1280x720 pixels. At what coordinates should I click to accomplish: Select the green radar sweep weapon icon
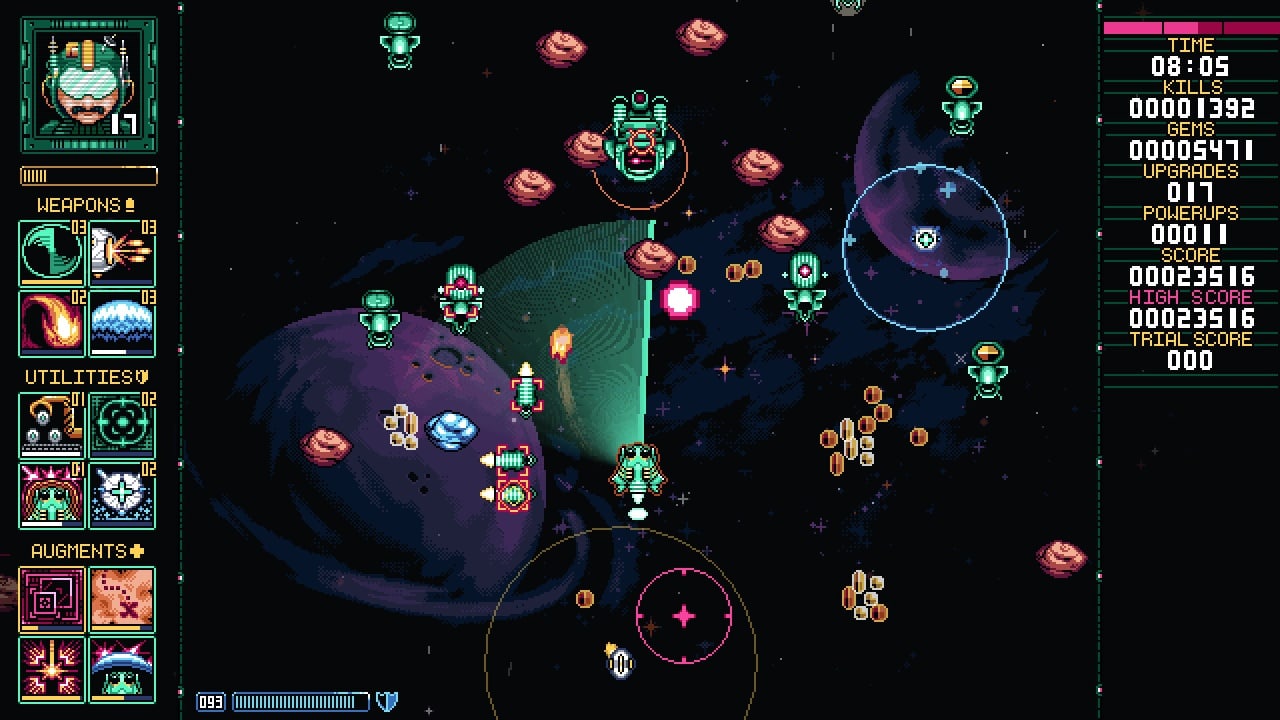(x=52, y=253)
